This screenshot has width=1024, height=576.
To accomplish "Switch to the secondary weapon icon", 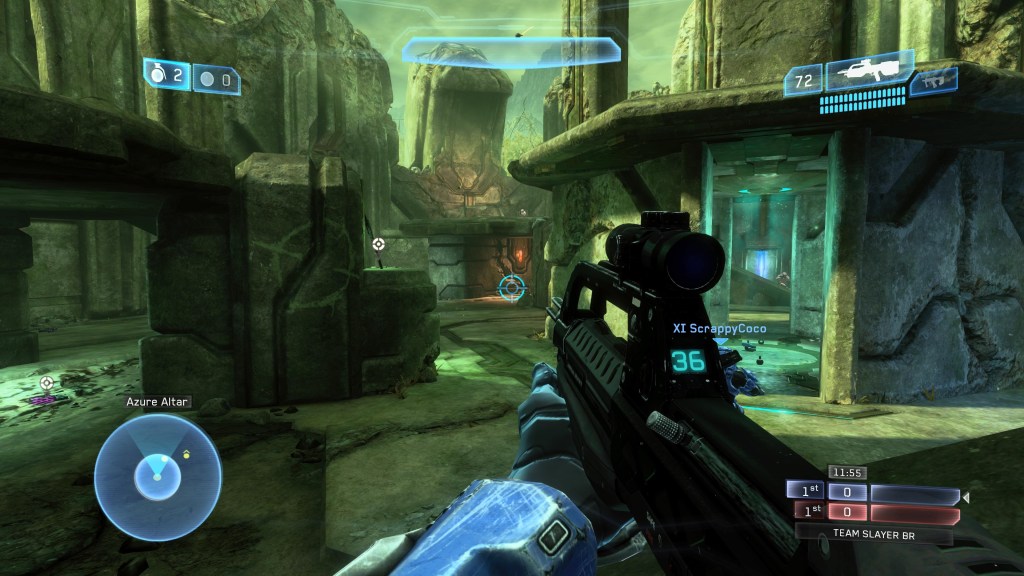I will 934,81.
